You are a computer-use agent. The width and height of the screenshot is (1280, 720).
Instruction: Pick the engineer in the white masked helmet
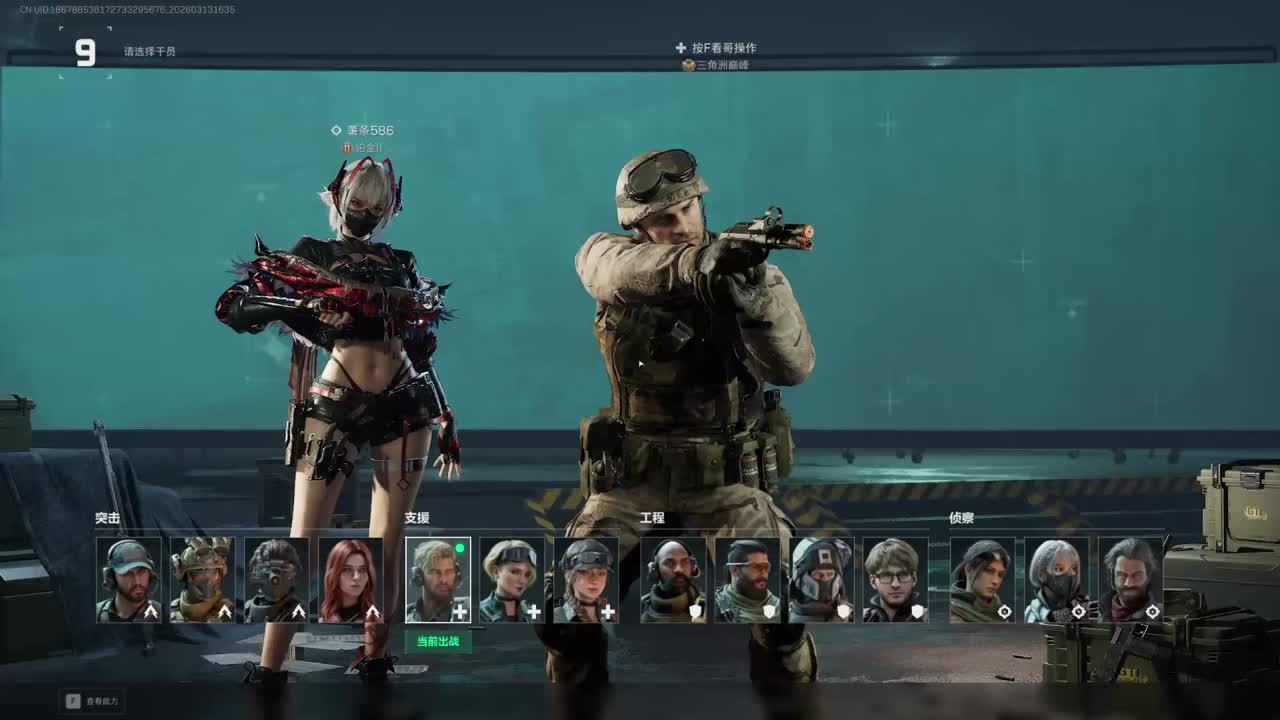821,580
